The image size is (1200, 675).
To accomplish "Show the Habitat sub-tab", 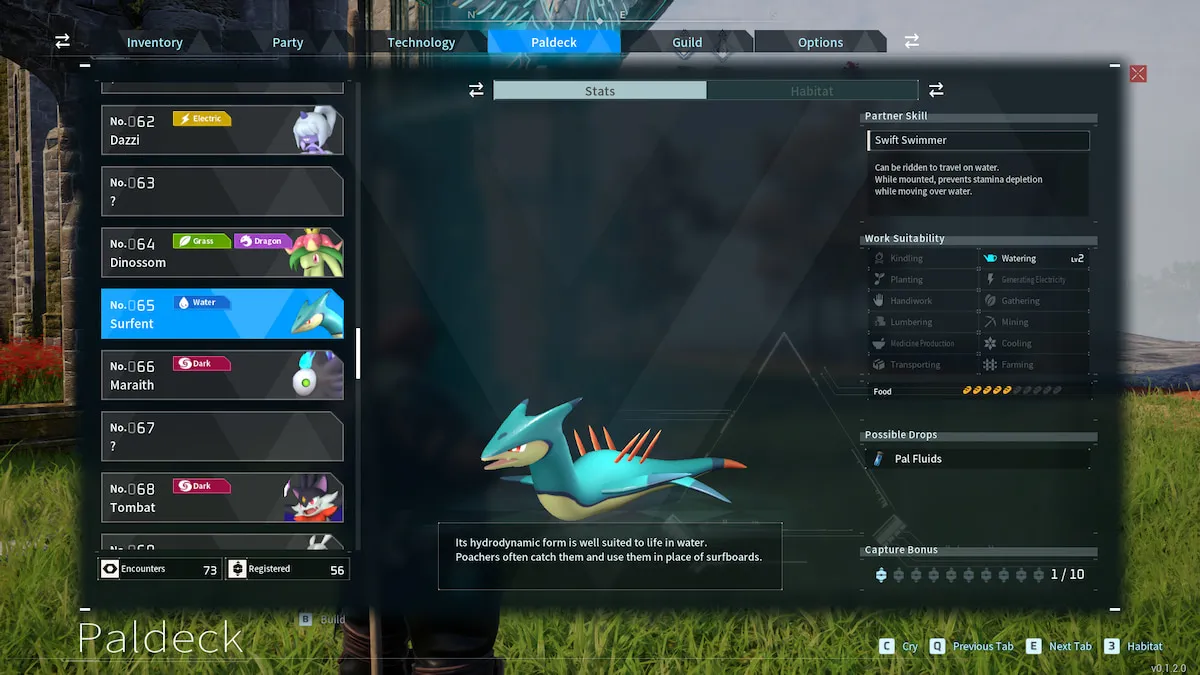I will click(812, 91).
